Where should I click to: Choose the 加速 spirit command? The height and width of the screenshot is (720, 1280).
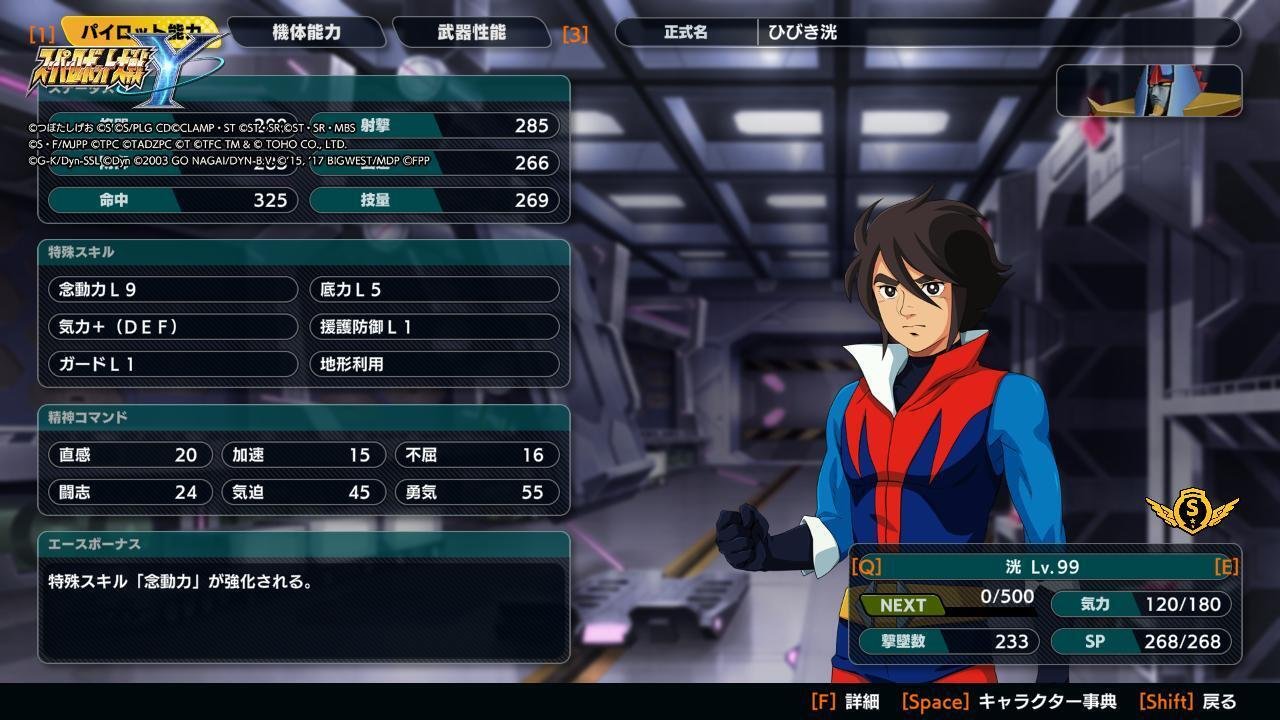(x=303, y=455)
